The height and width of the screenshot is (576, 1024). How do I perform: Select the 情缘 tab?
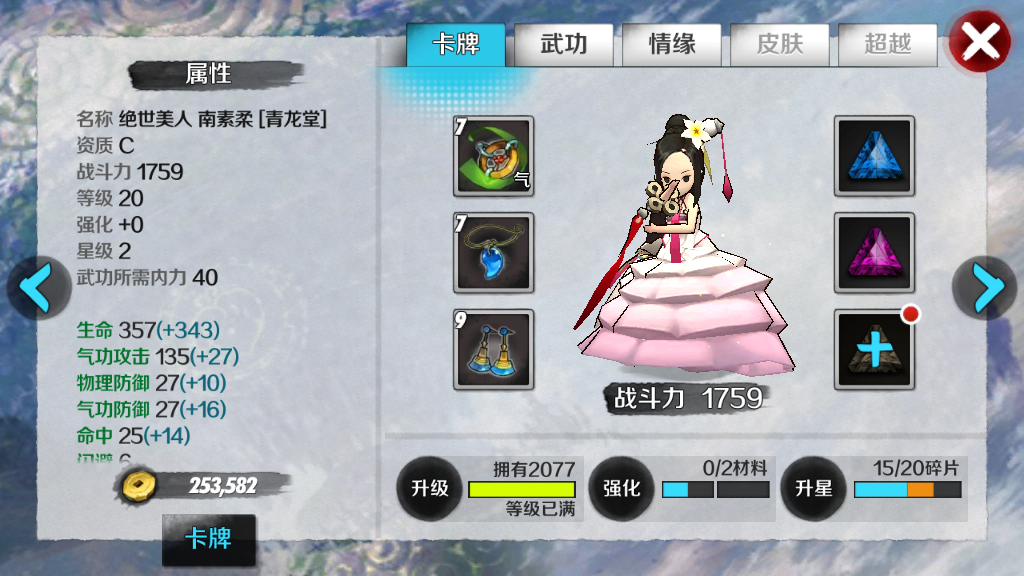[x=672, y=45]
